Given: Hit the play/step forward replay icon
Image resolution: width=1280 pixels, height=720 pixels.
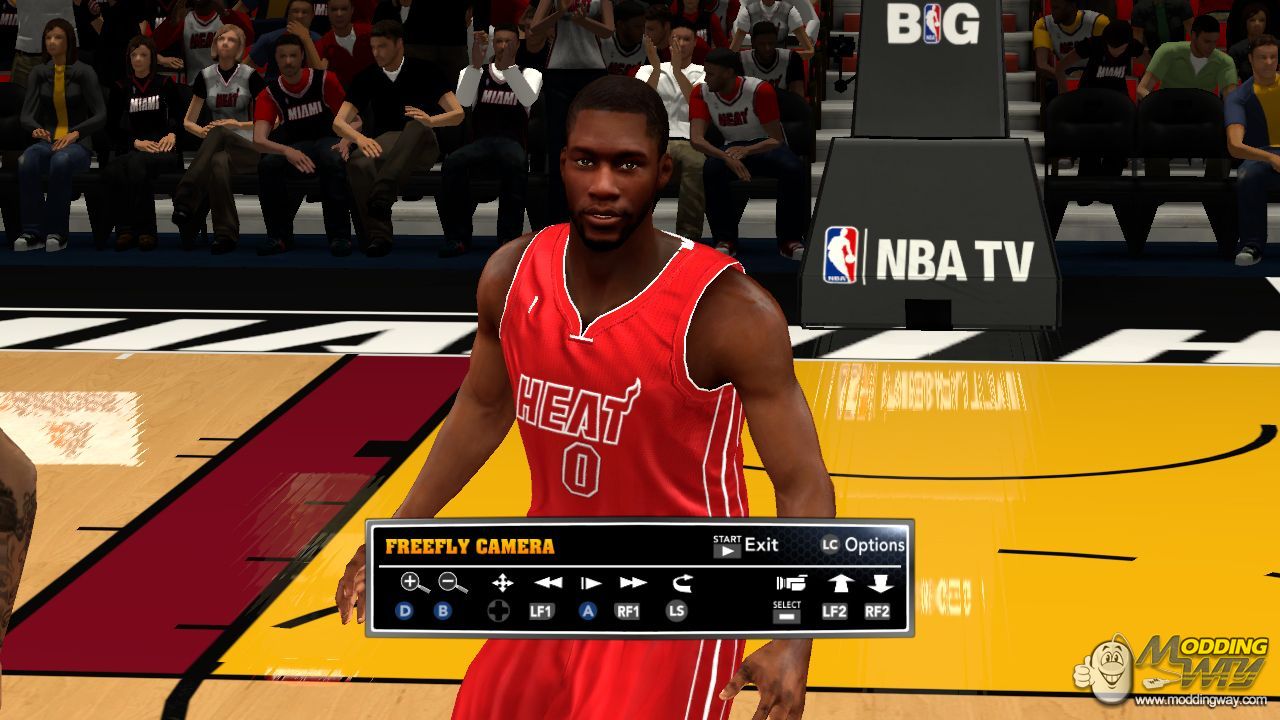Looking at the screenshot, I should pyautogui.click(x=591, y=582).
